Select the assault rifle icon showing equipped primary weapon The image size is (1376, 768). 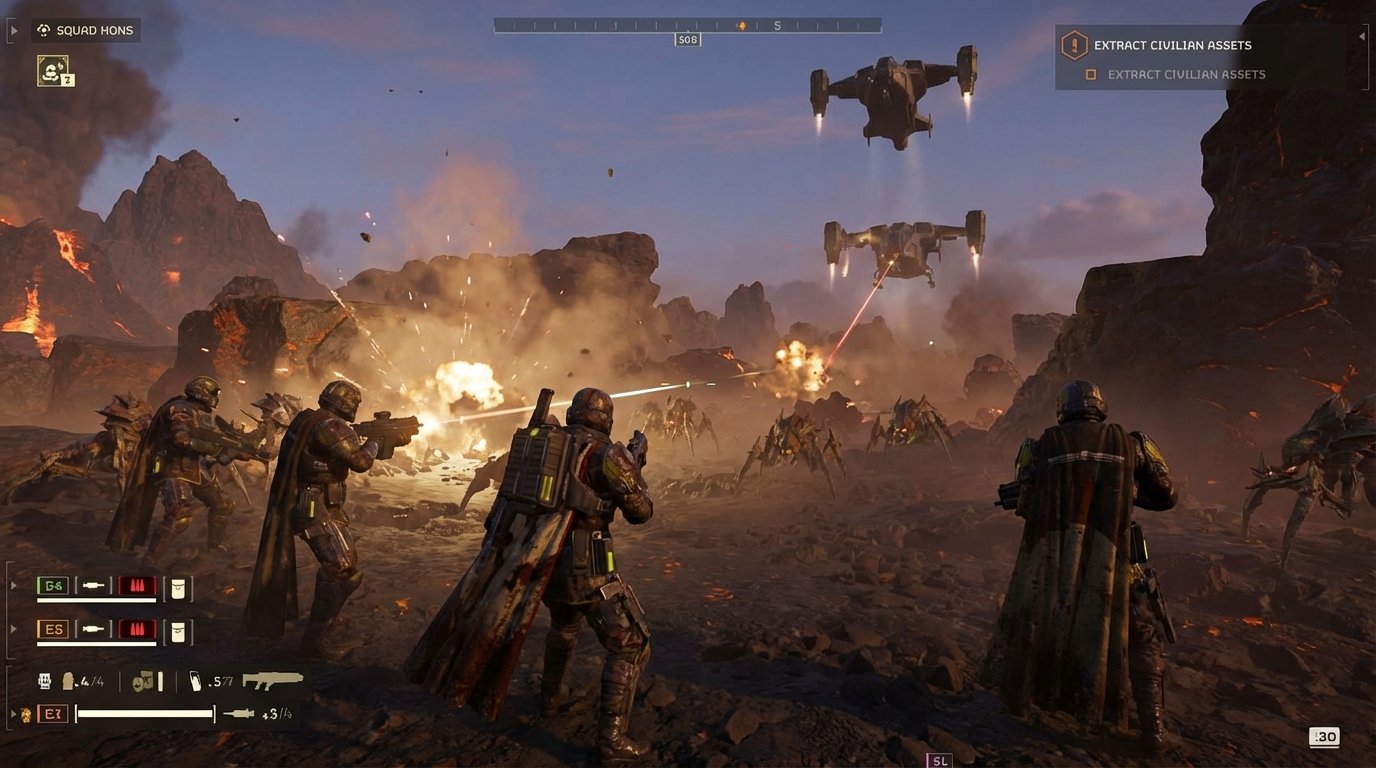(272, 681)
